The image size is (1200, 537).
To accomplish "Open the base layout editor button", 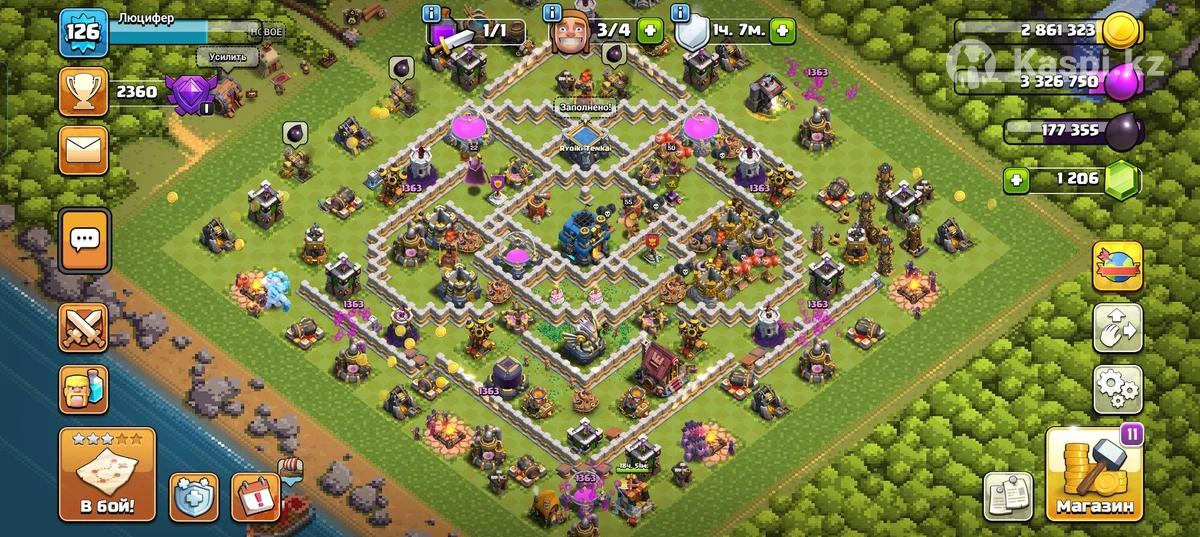I will [x=1117, y=328].
